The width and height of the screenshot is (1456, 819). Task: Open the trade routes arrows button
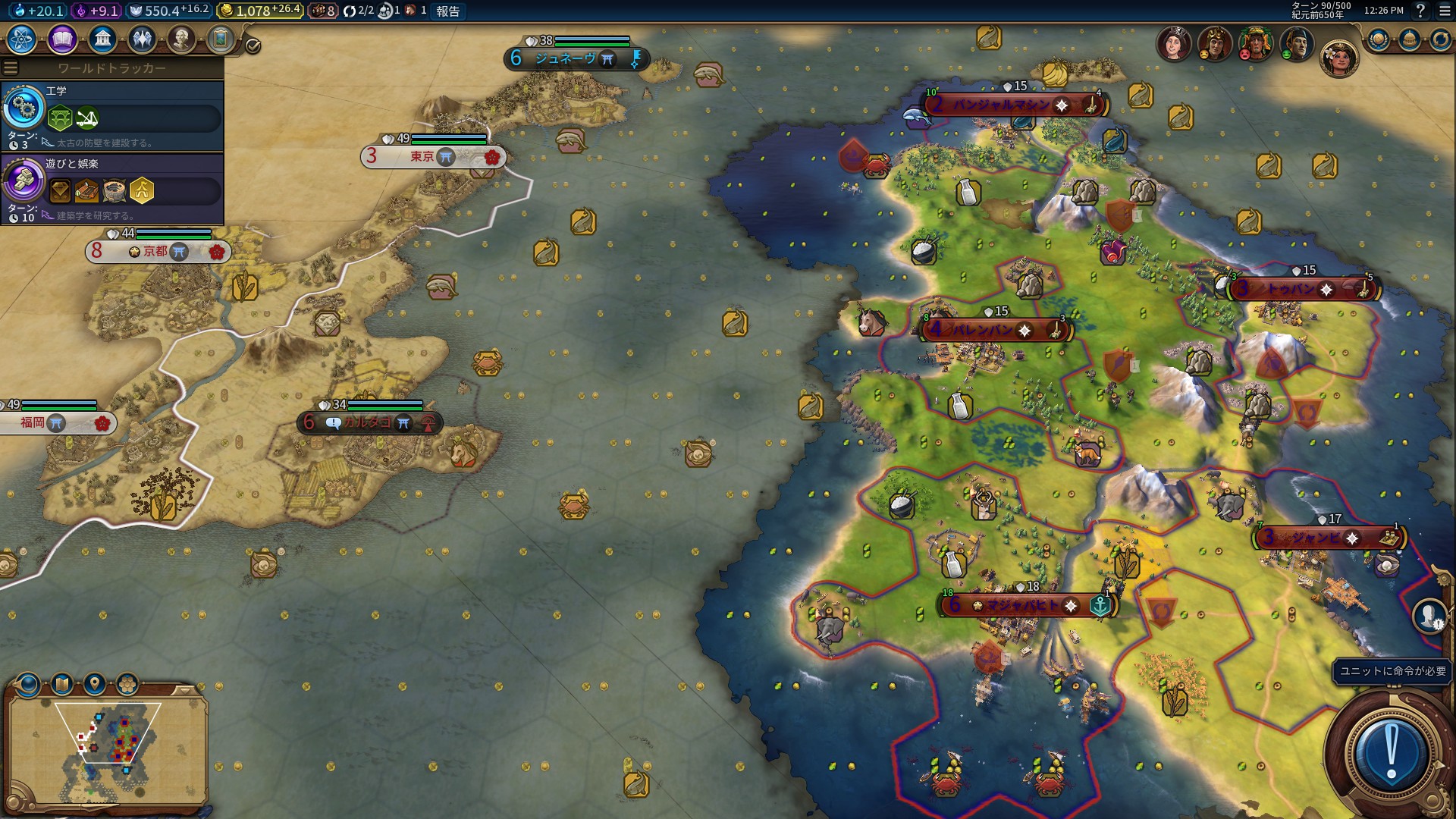point(1440,39)
